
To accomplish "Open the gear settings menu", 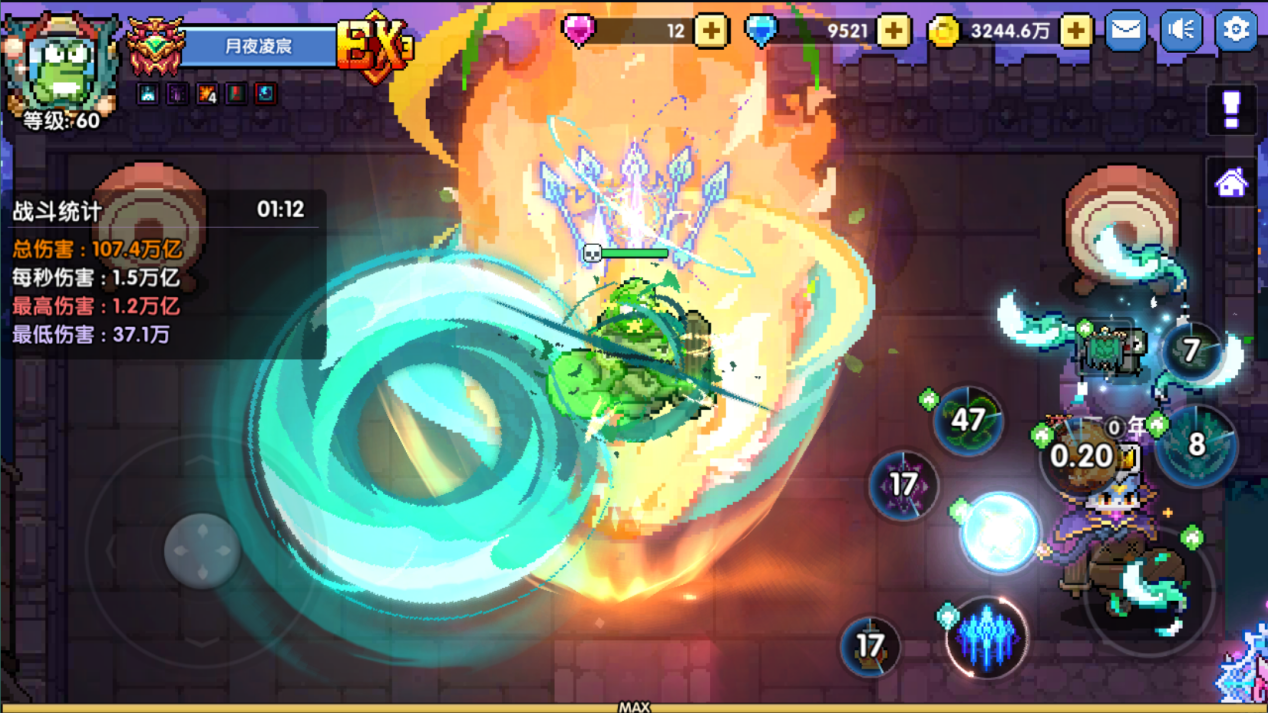I will pos(1236,30).
